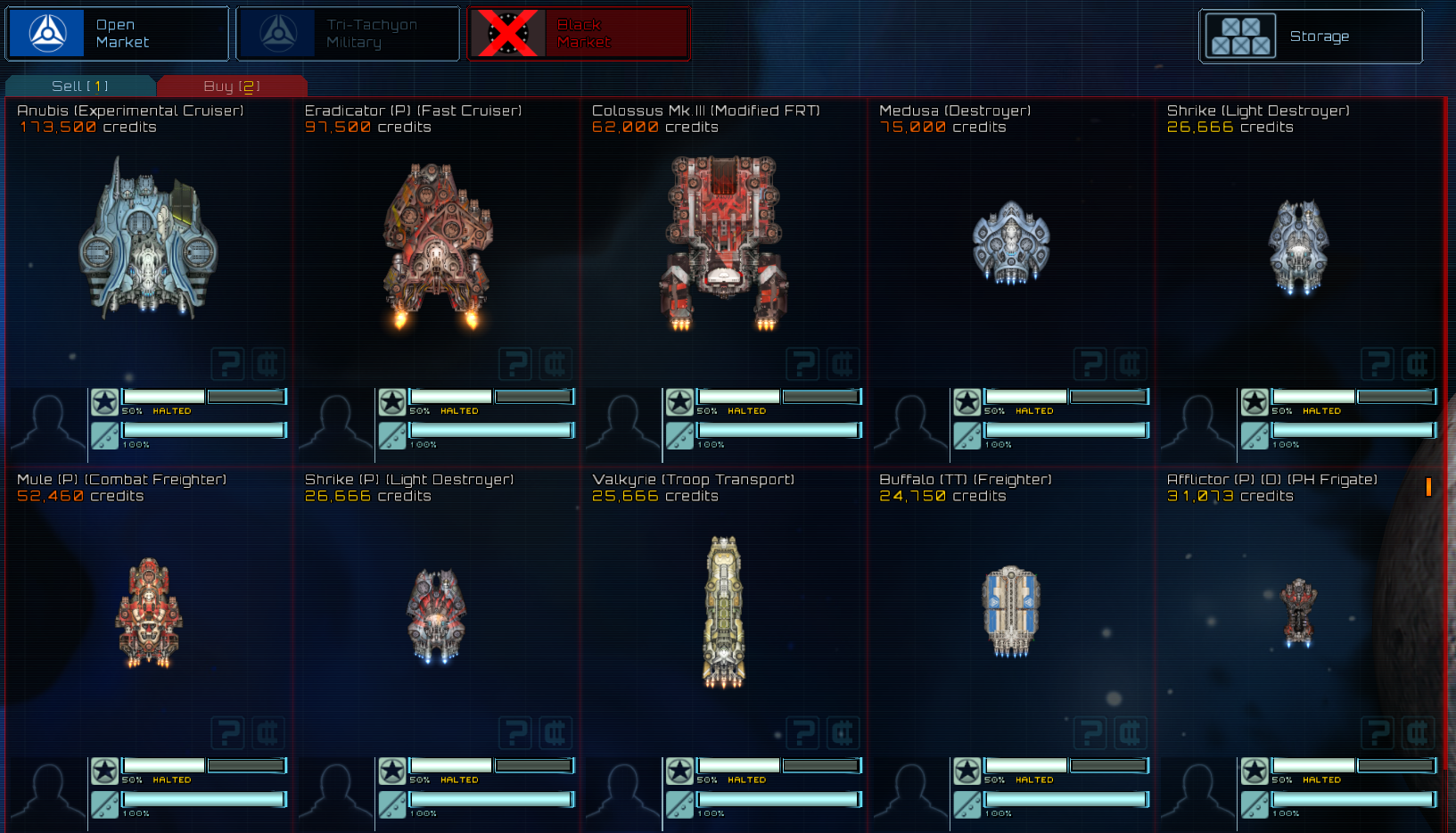Select the Tri-Tachyon Military market

(348, 34)
